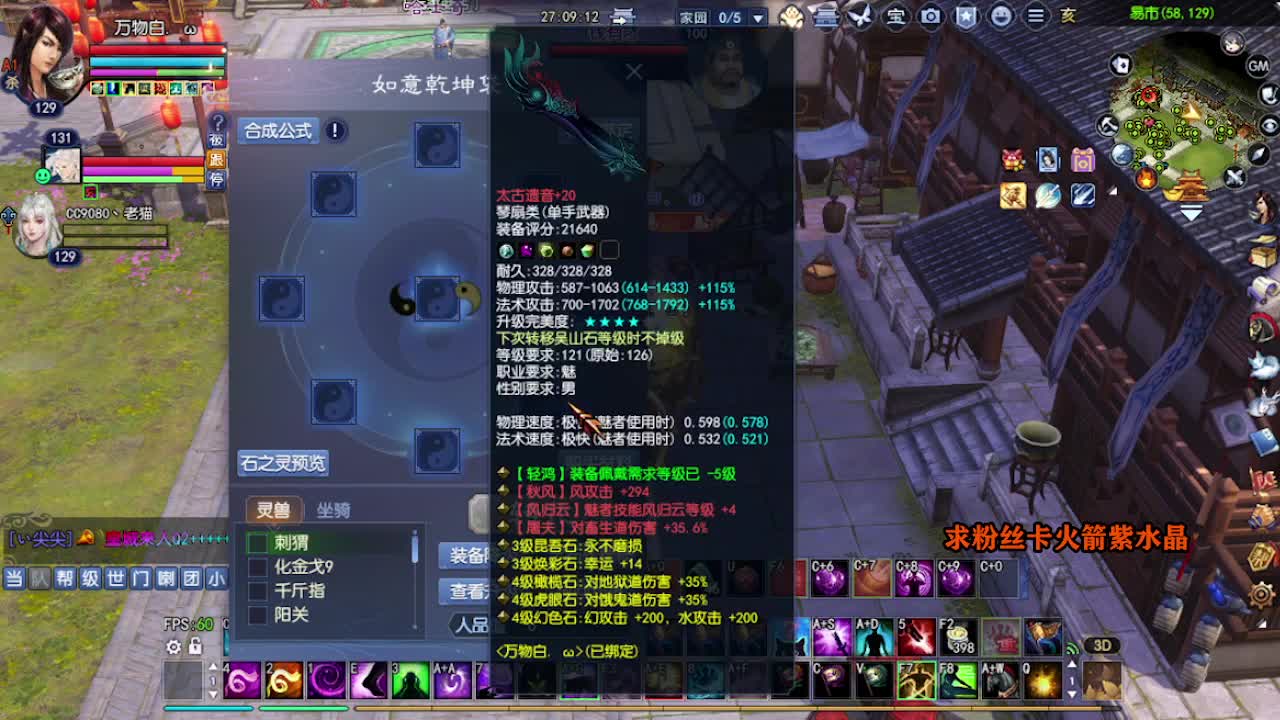The image size is (1280, 720).
Task: Click the star badge icon in the top bar
Action: (966, 17)
